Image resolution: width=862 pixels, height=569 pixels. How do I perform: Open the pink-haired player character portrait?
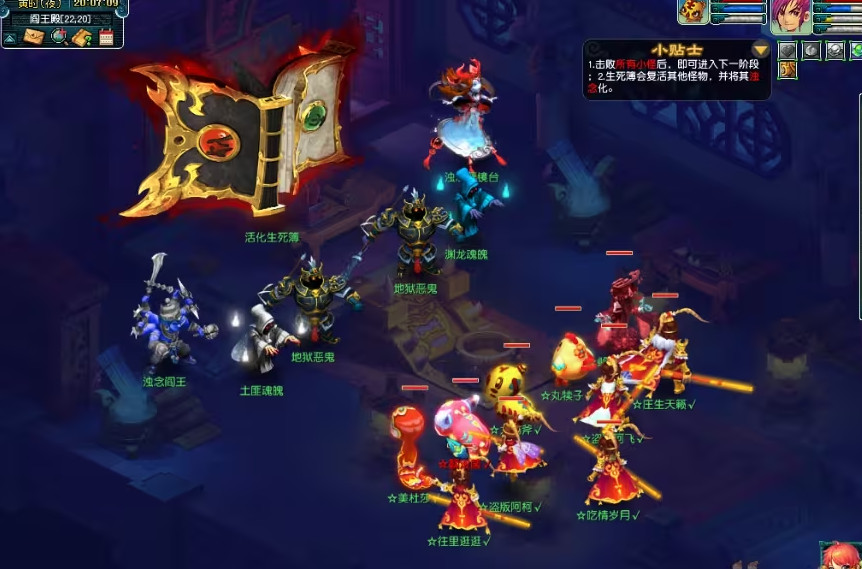(x=790, y=14)
